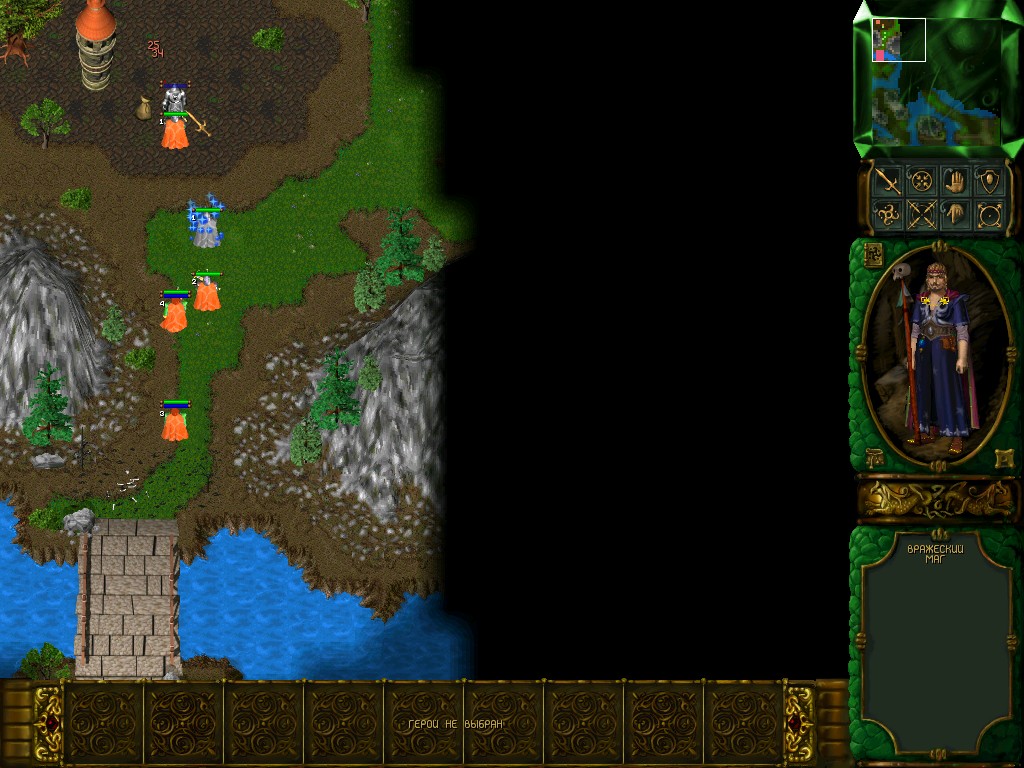Select the crossed swords command

pyautogui.click(x=922, y=214)
